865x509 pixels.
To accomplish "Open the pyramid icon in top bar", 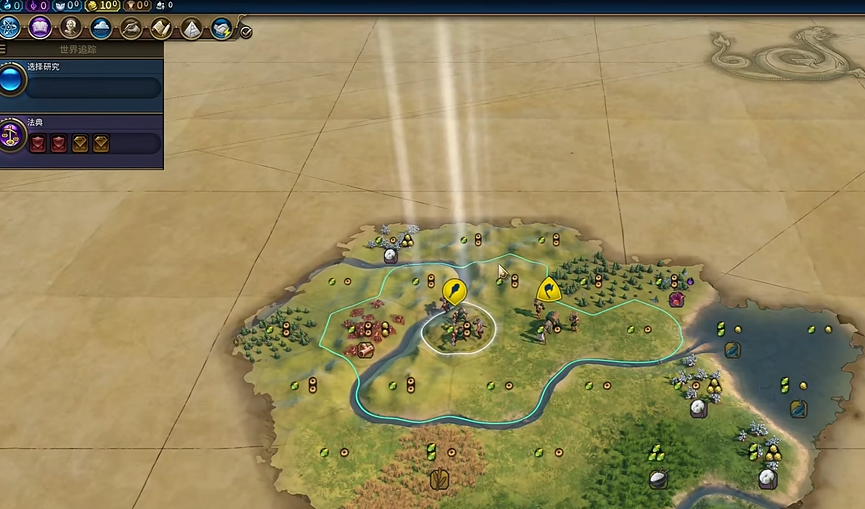I will (x=191, y=28).
